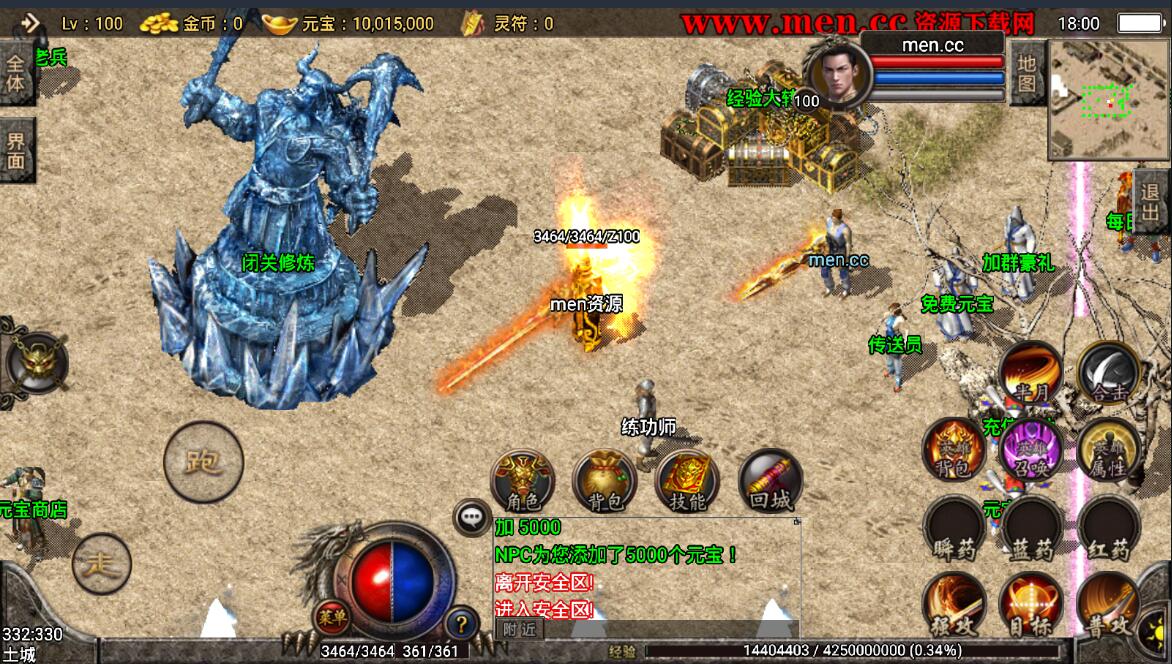Use the 普攻 normal attack button
Screen dimensions: 1172x664
pos(1109,605)
